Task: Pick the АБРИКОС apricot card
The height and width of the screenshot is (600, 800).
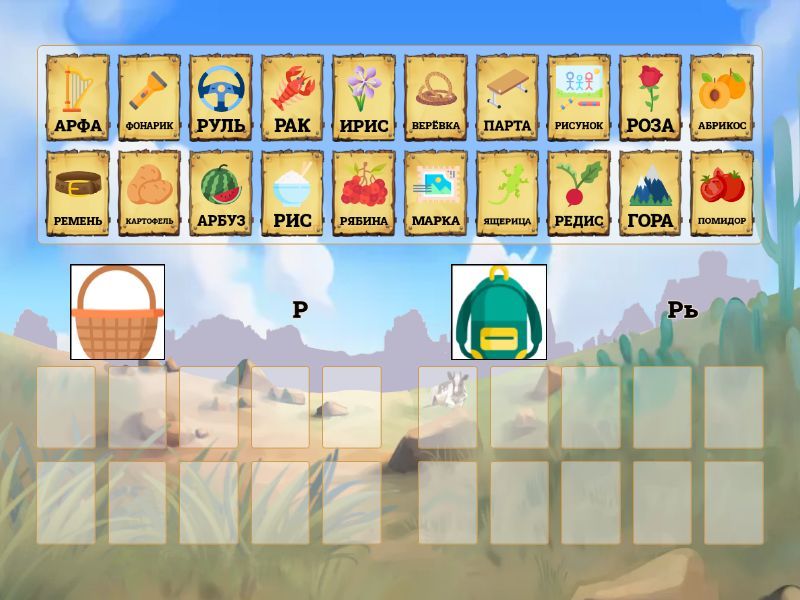Action: coord(721,98)
